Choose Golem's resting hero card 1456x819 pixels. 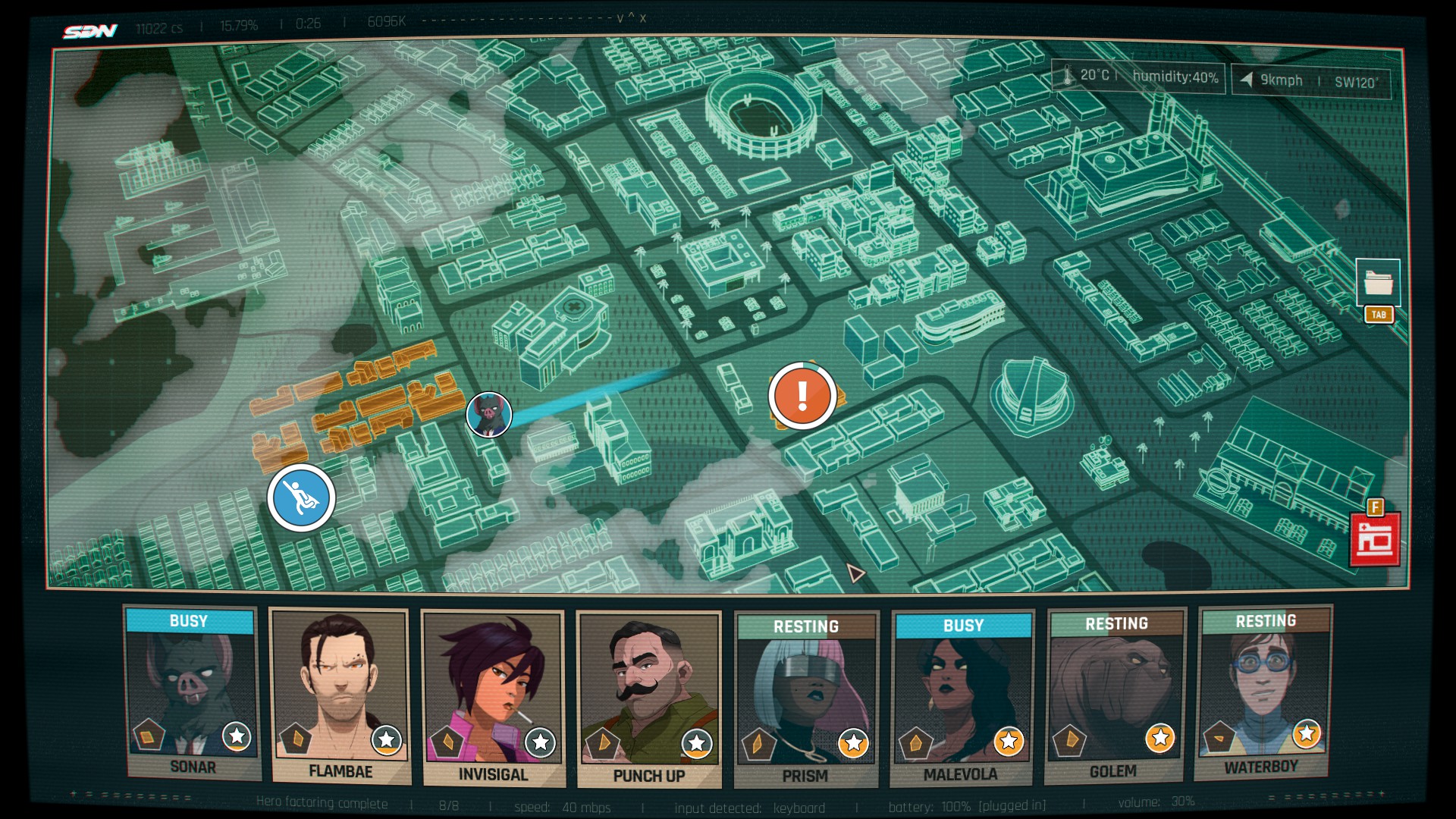pyautogui.click(x=1114, y=696)
